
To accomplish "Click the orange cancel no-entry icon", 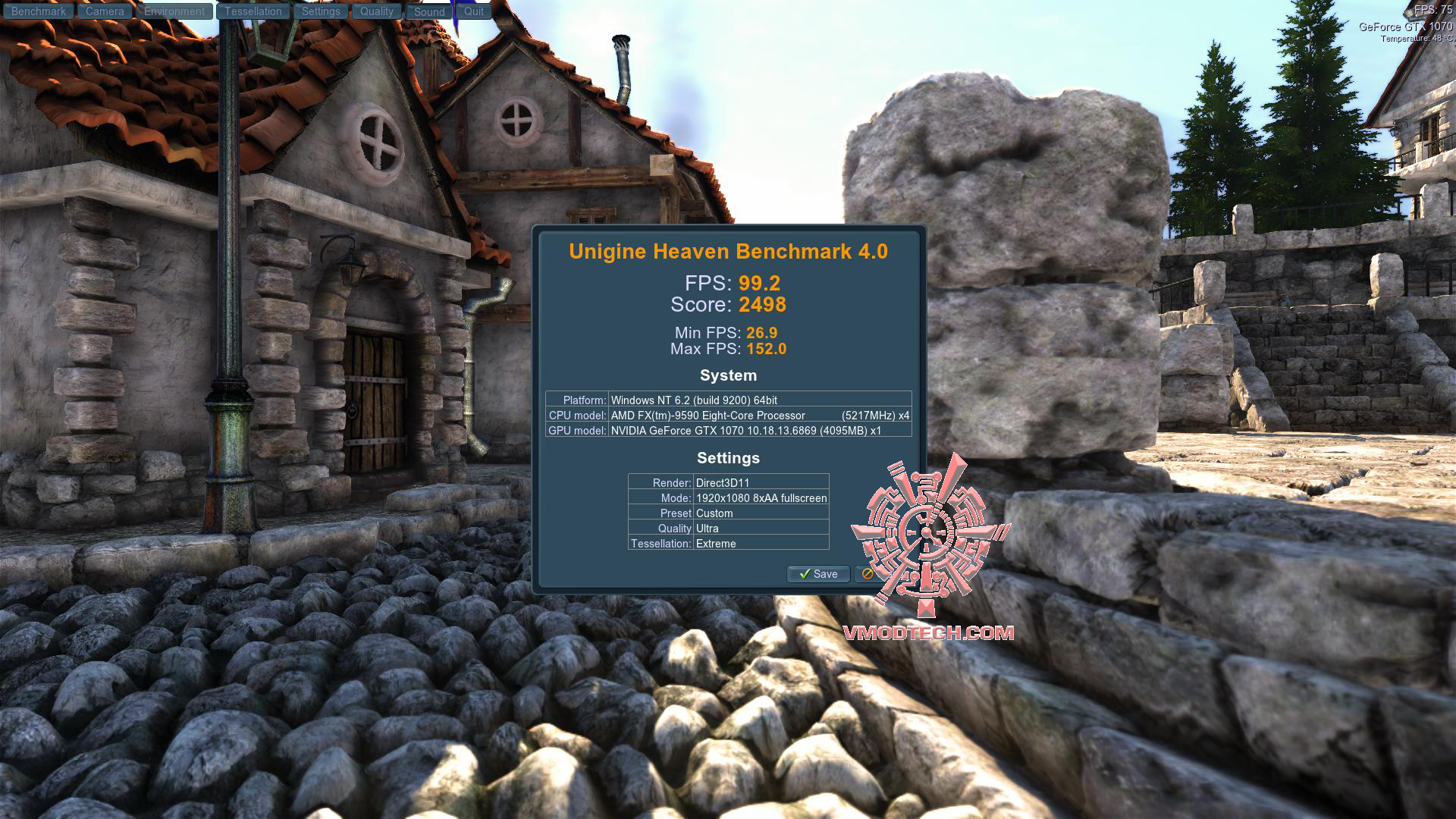I will pyautogui.click(x=867, y=574).
